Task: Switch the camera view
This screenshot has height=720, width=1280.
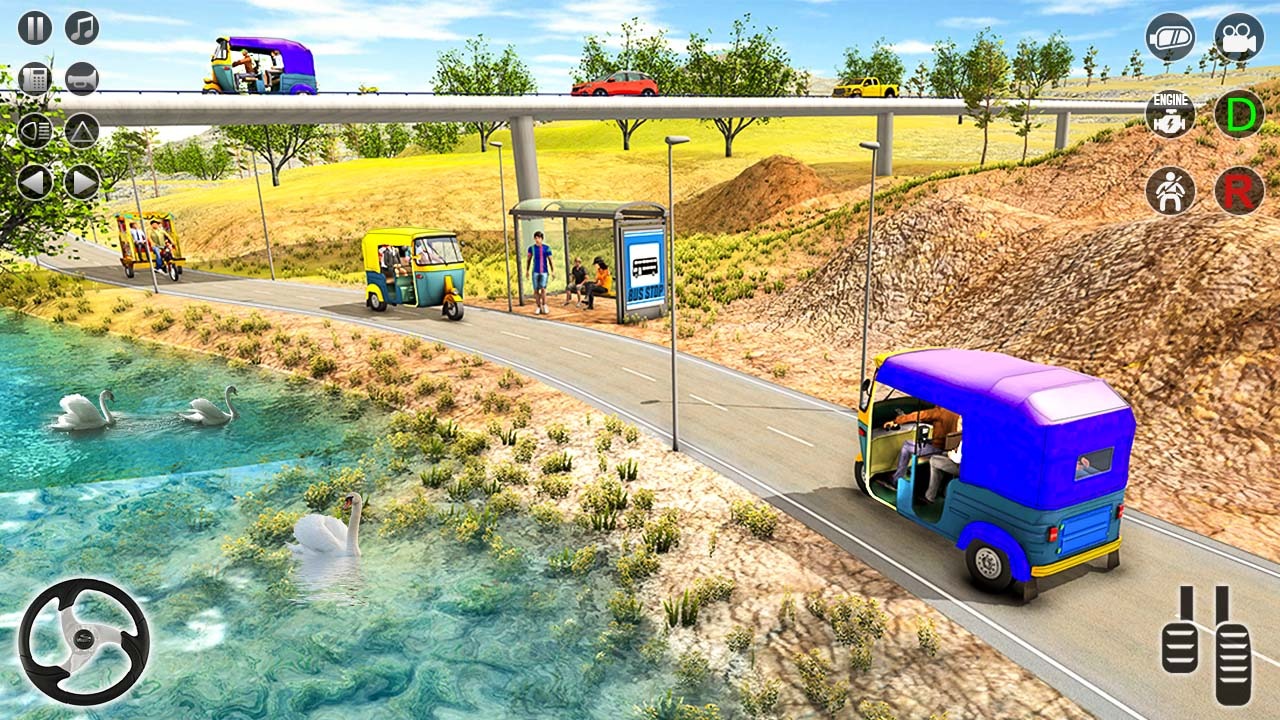Action: pyautogui.click(x=1240, y=38)
